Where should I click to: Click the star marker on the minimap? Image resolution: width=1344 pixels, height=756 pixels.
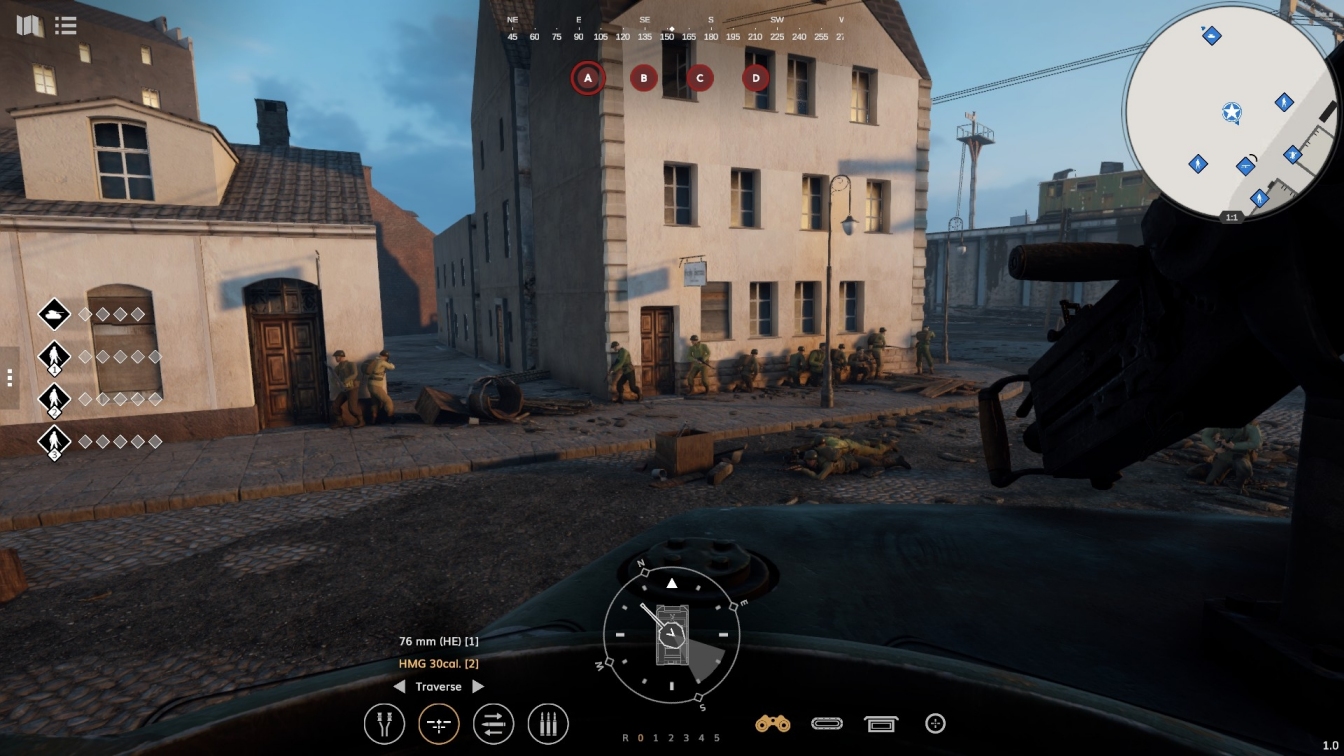(1232, 113)
